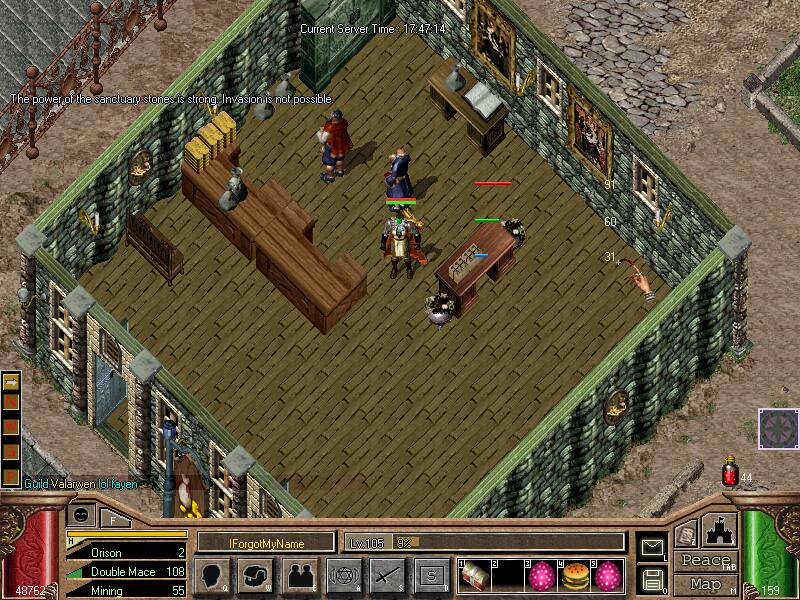Open the Map button
800x600 pixels.
click(x=704, y=583)
